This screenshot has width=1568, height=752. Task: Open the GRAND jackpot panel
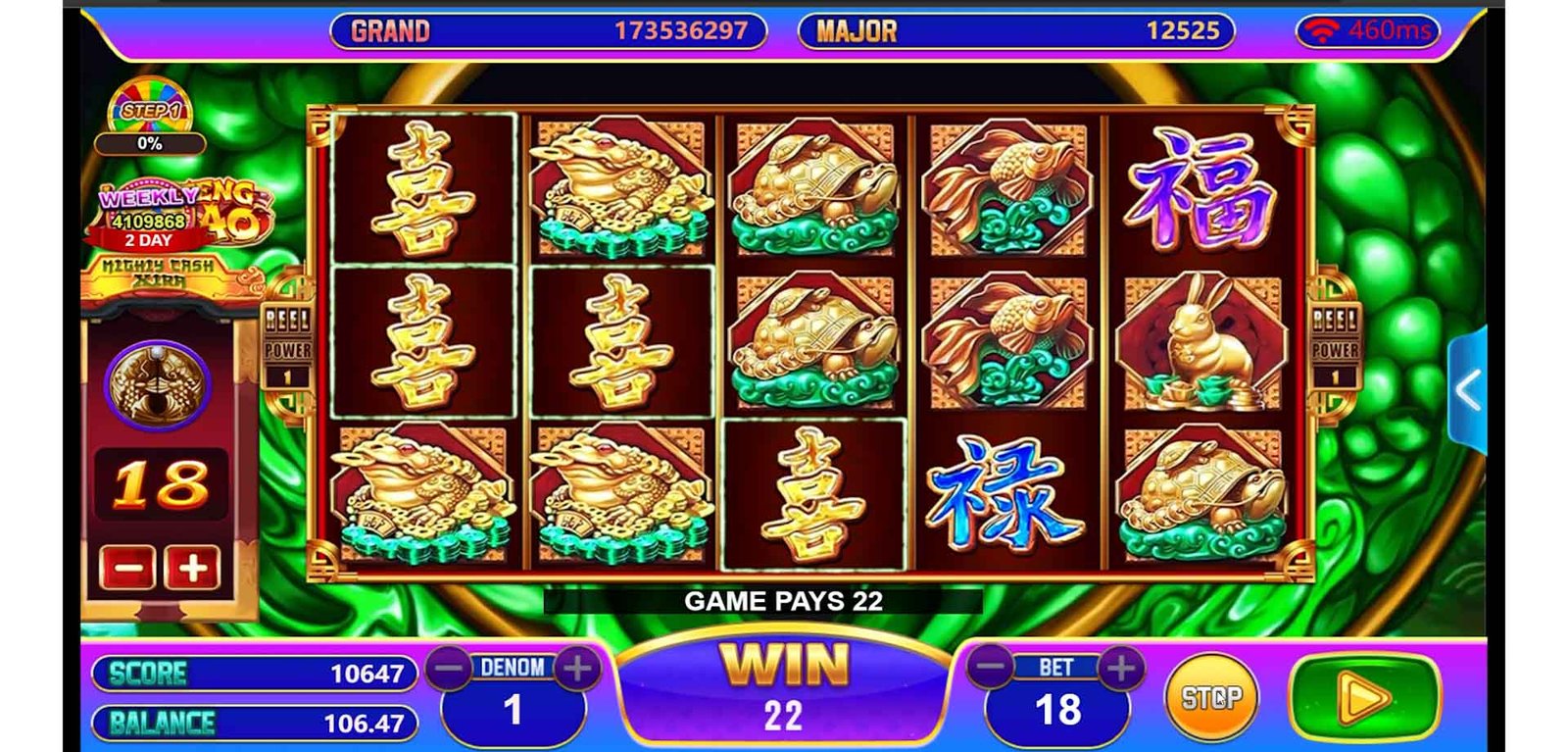(548, 31)
